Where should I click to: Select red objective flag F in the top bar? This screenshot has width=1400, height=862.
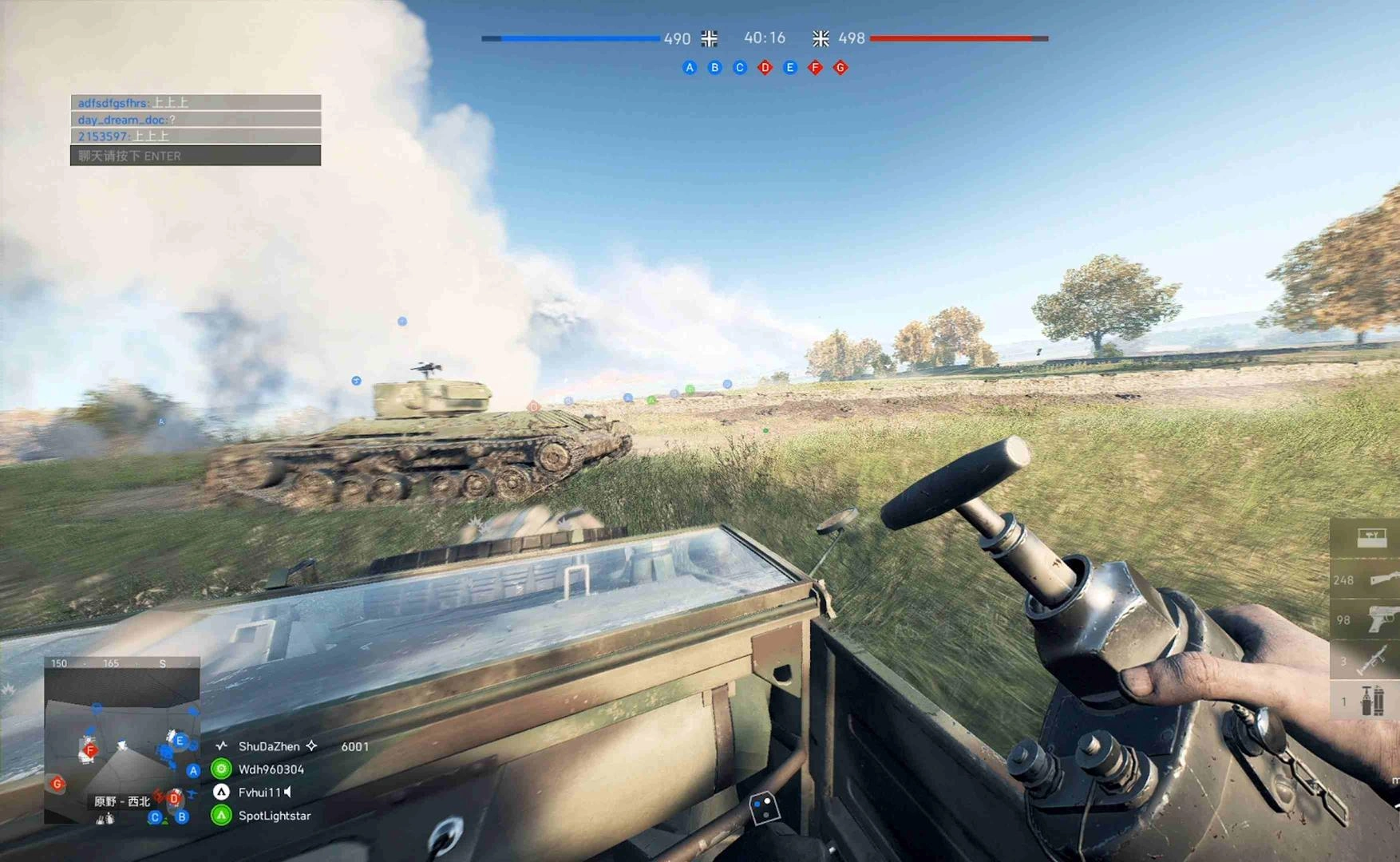pos(815,68)
